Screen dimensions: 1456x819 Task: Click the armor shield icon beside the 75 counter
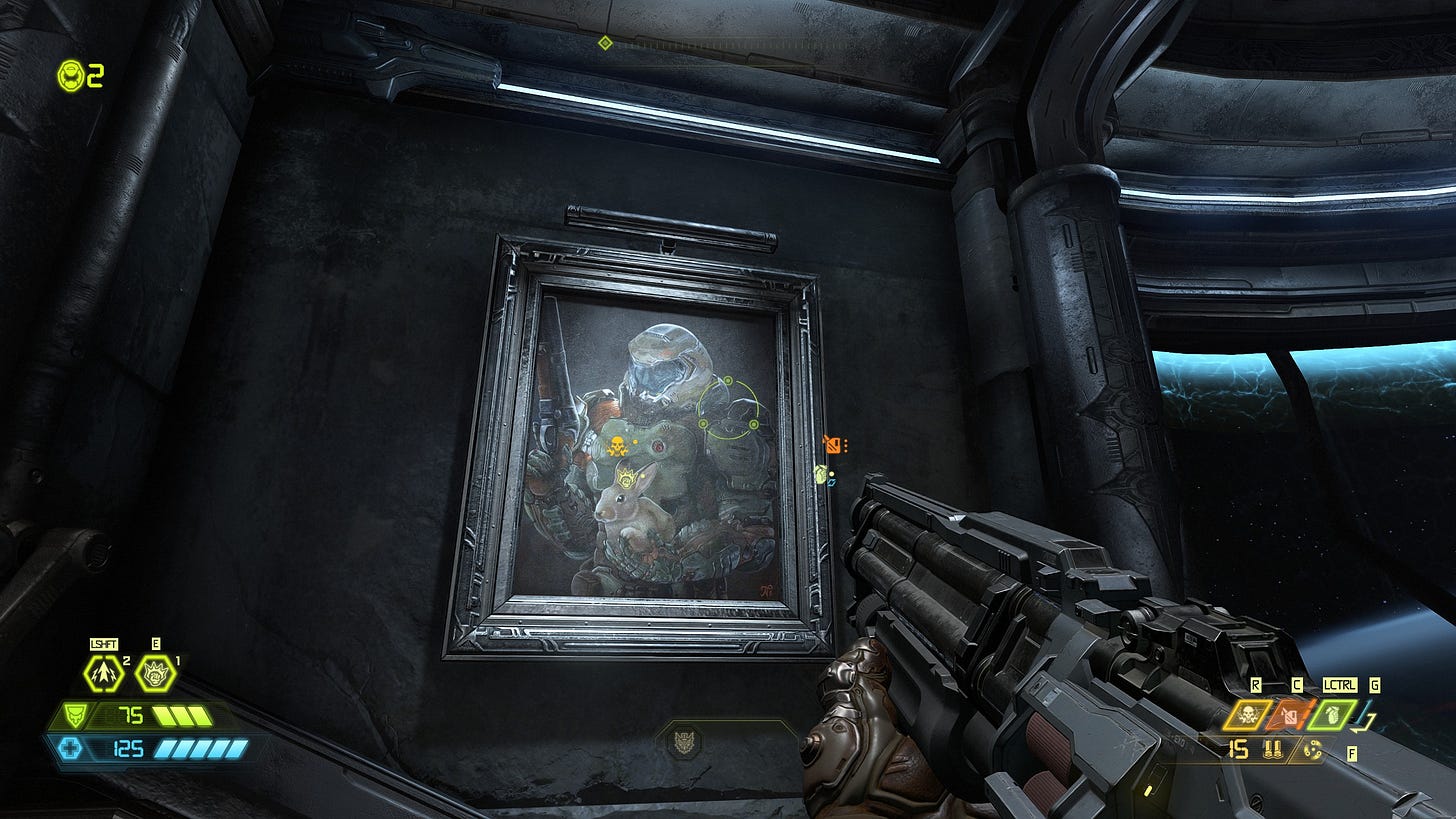[76, 716]
